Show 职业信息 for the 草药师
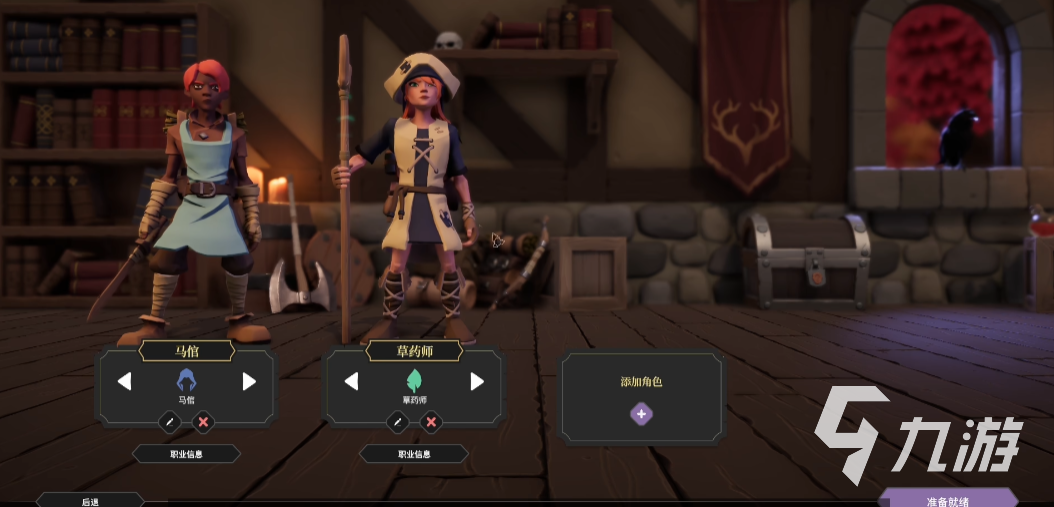The height and width of the screenshot is (507, 1054). pos(414,454)
